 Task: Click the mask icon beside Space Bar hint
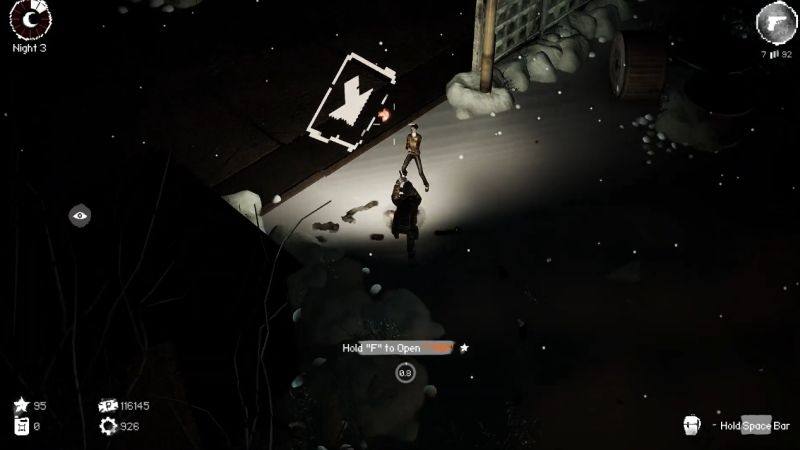[x=691, y=425]
